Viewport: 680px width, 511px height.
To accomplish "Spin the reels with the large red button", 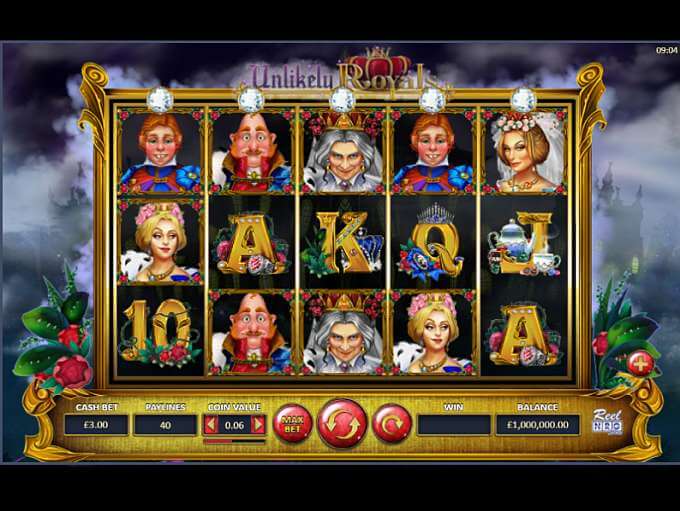I will pos(342,424).
